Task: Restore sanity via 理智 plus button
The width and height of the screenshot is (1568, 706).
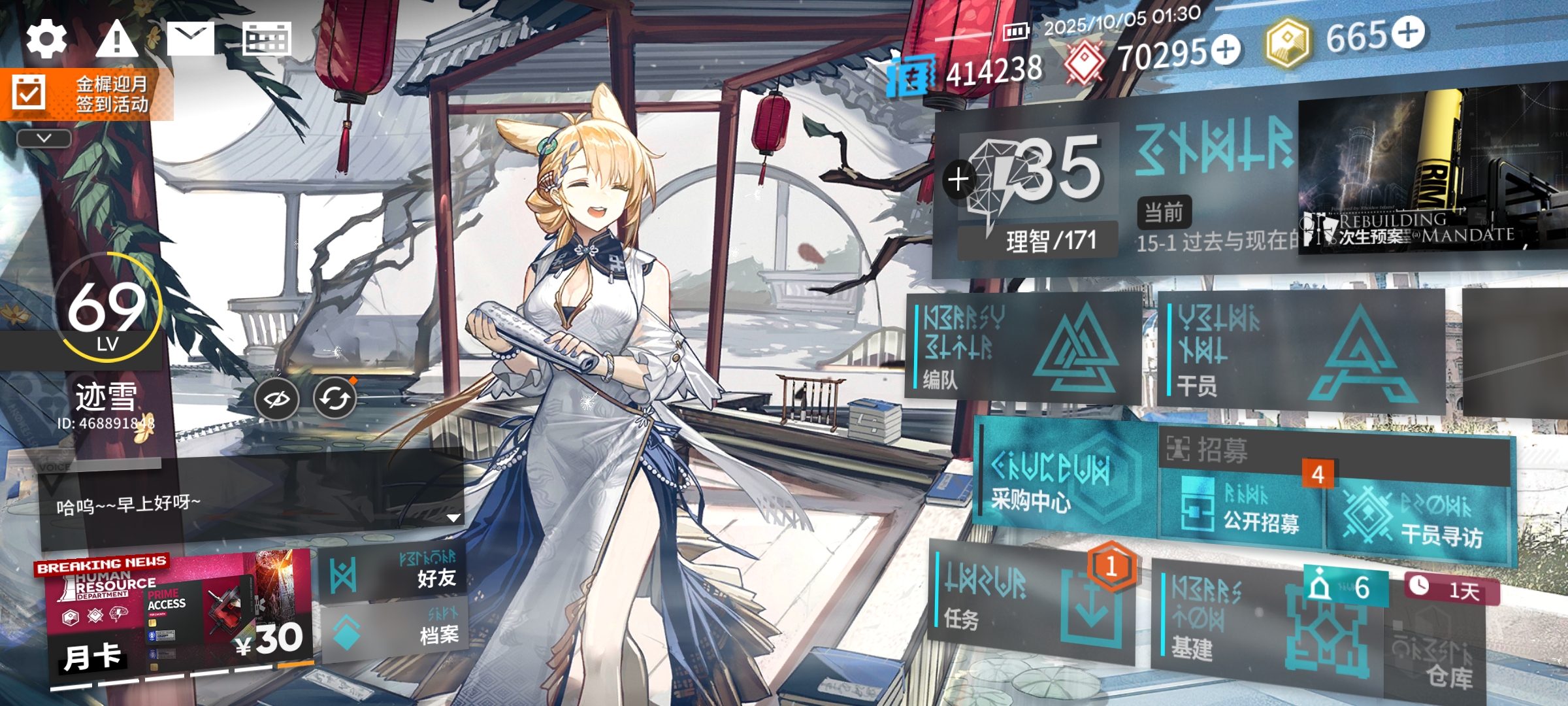Action: (x=958, y=179)
